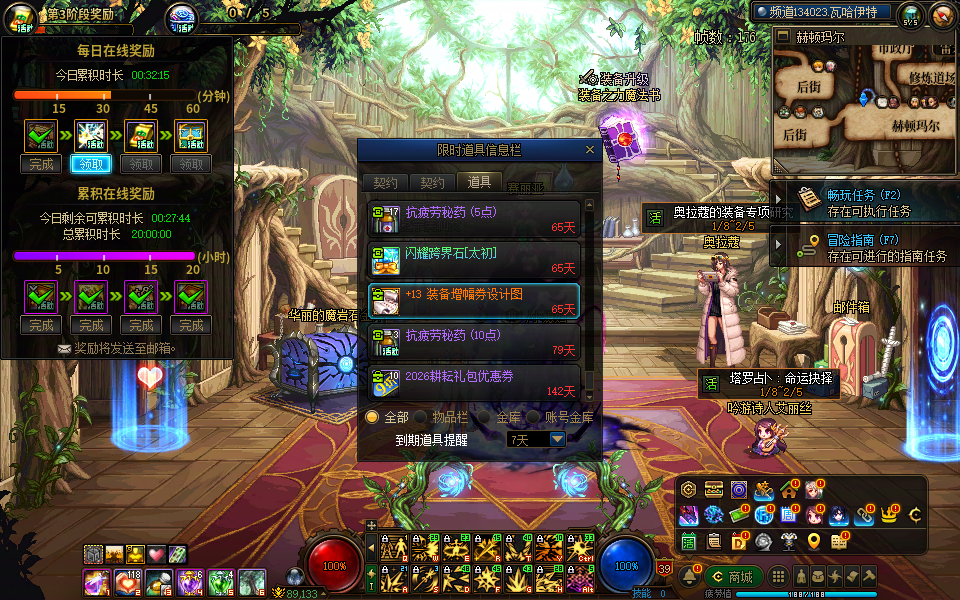960x600 pixels.
Task: Select the 抗疲劳秘药 (10点) row
Action: pos(474,342)
